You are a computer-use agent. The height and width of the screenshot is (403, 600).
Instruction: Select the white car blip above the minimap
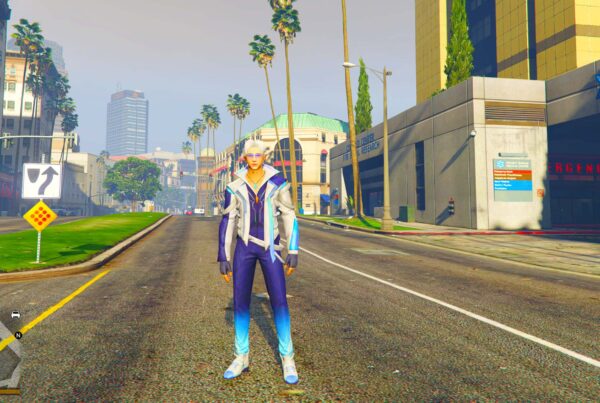[x=15, y=316]
